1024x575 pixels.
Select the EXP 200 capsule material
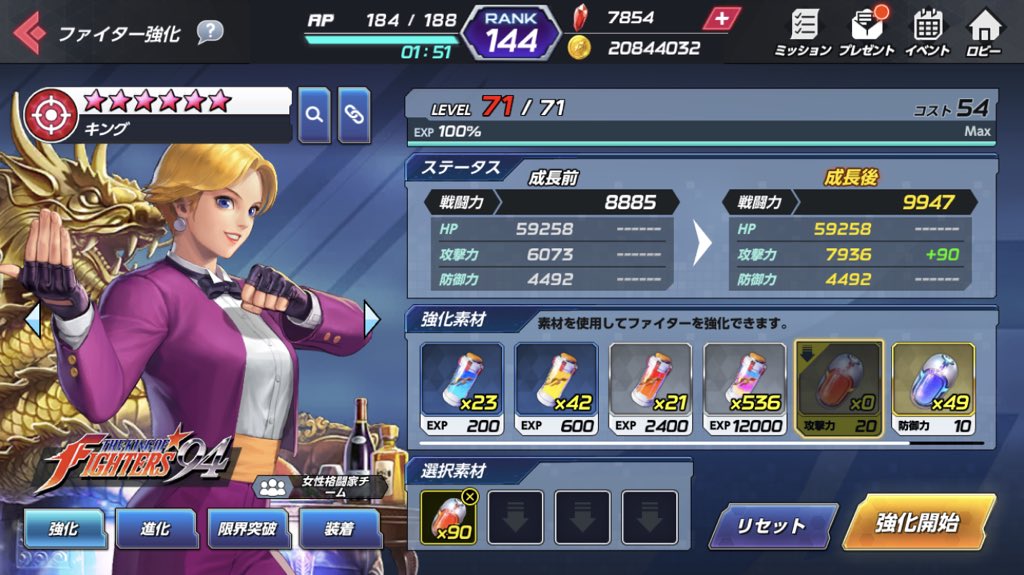pos(461,388)
